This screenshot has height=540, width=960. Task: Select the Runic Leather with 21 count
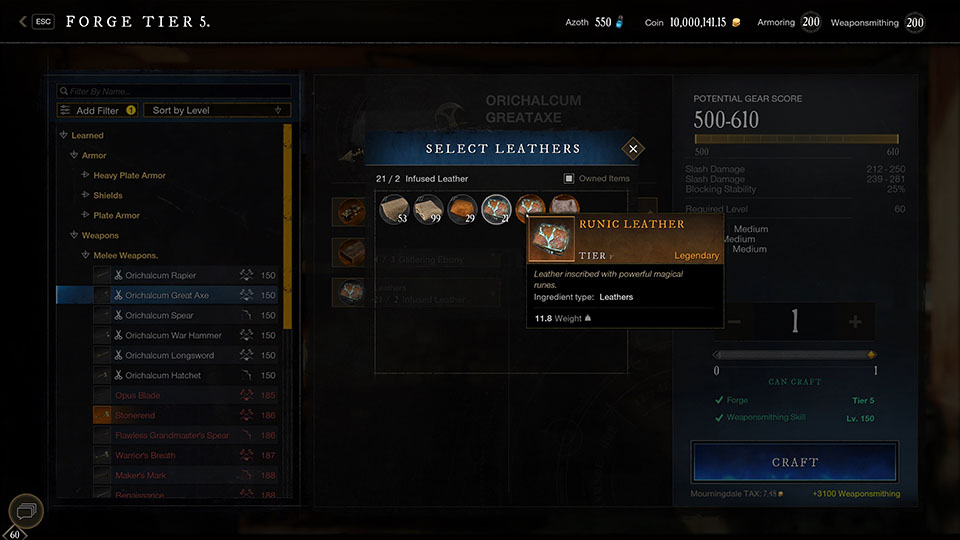[496, 210]
